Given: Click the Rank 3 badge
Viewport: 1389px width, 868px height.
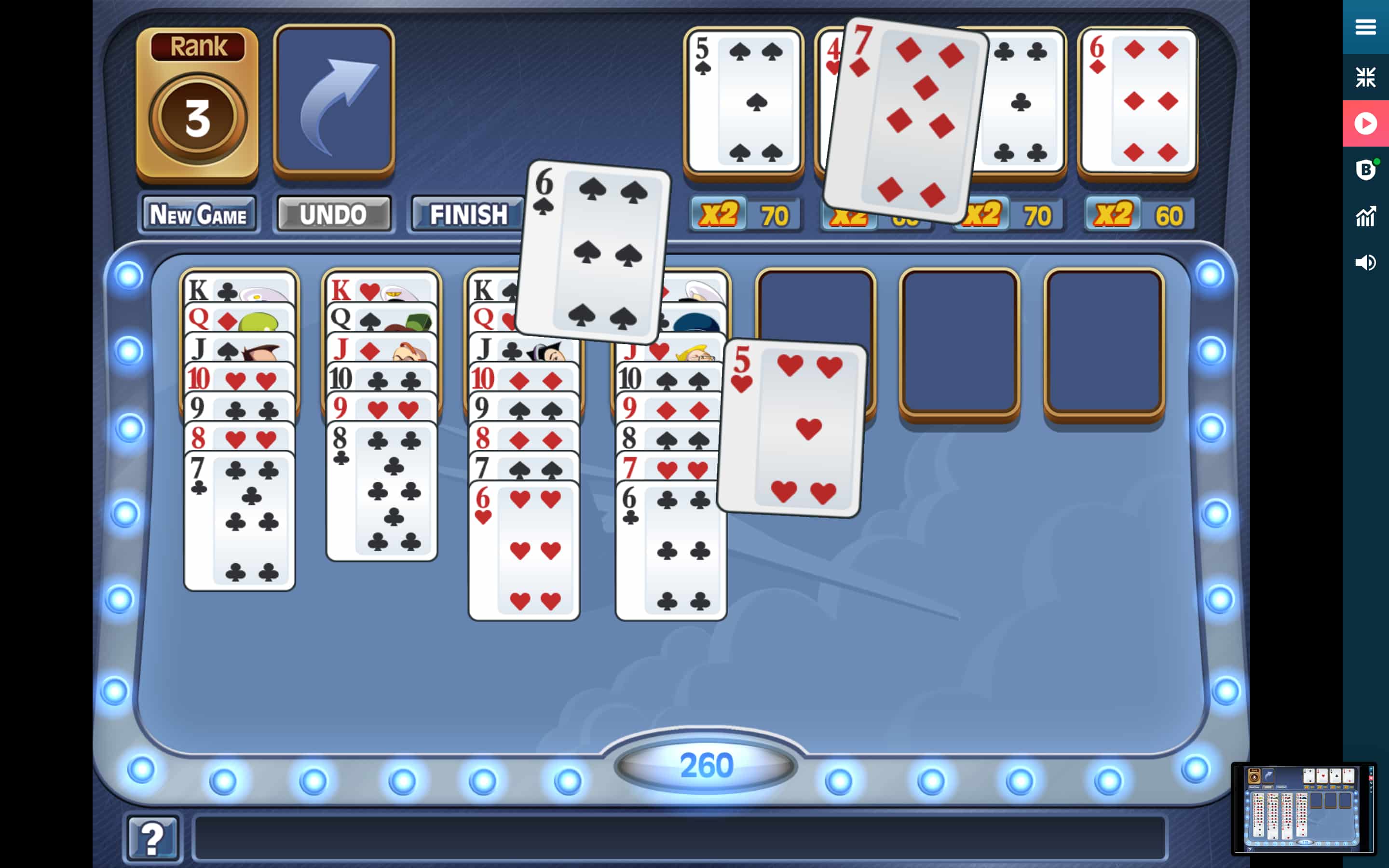Looking at the screenshot, I should 197,102.
